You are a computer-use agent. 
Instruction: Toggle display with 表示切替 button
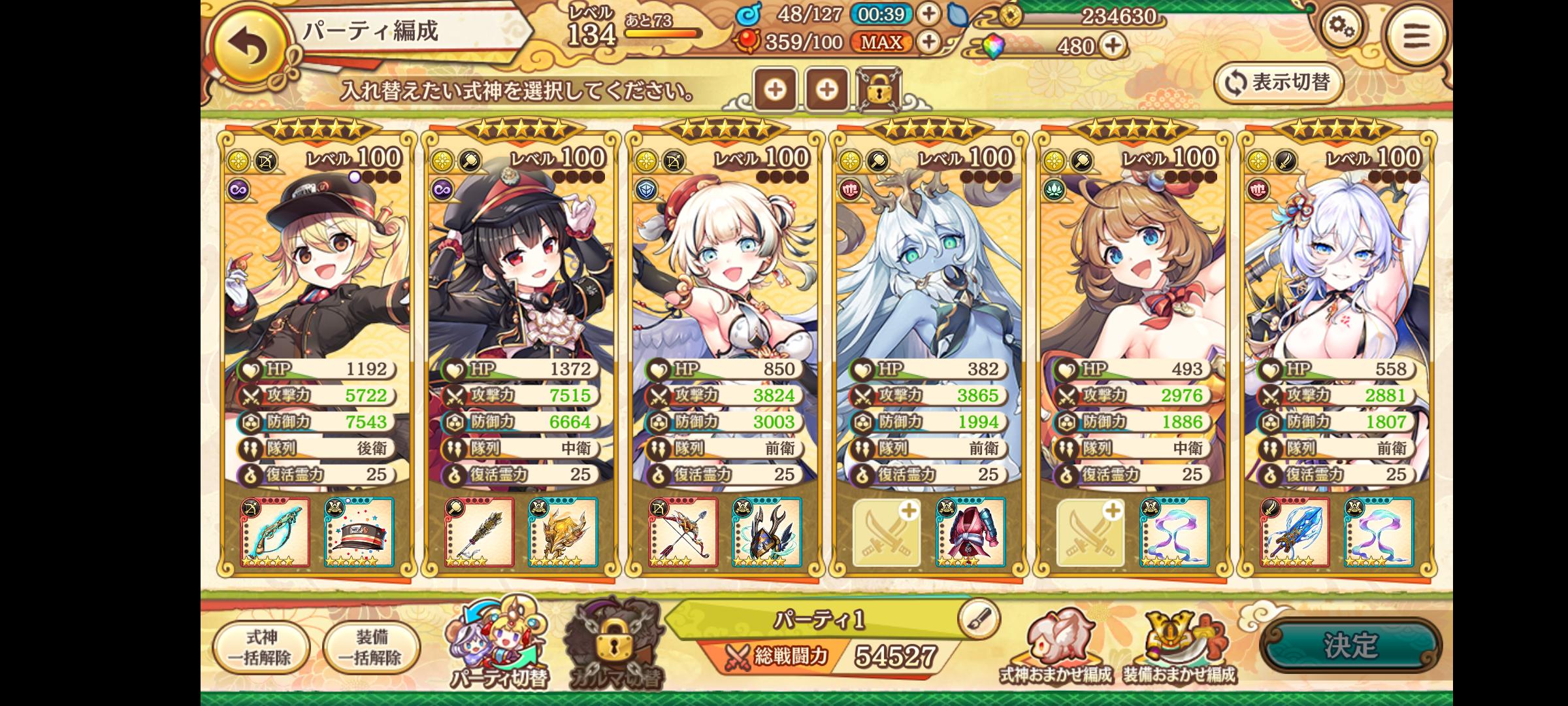pyautogui.click(x=1279, y=83)
